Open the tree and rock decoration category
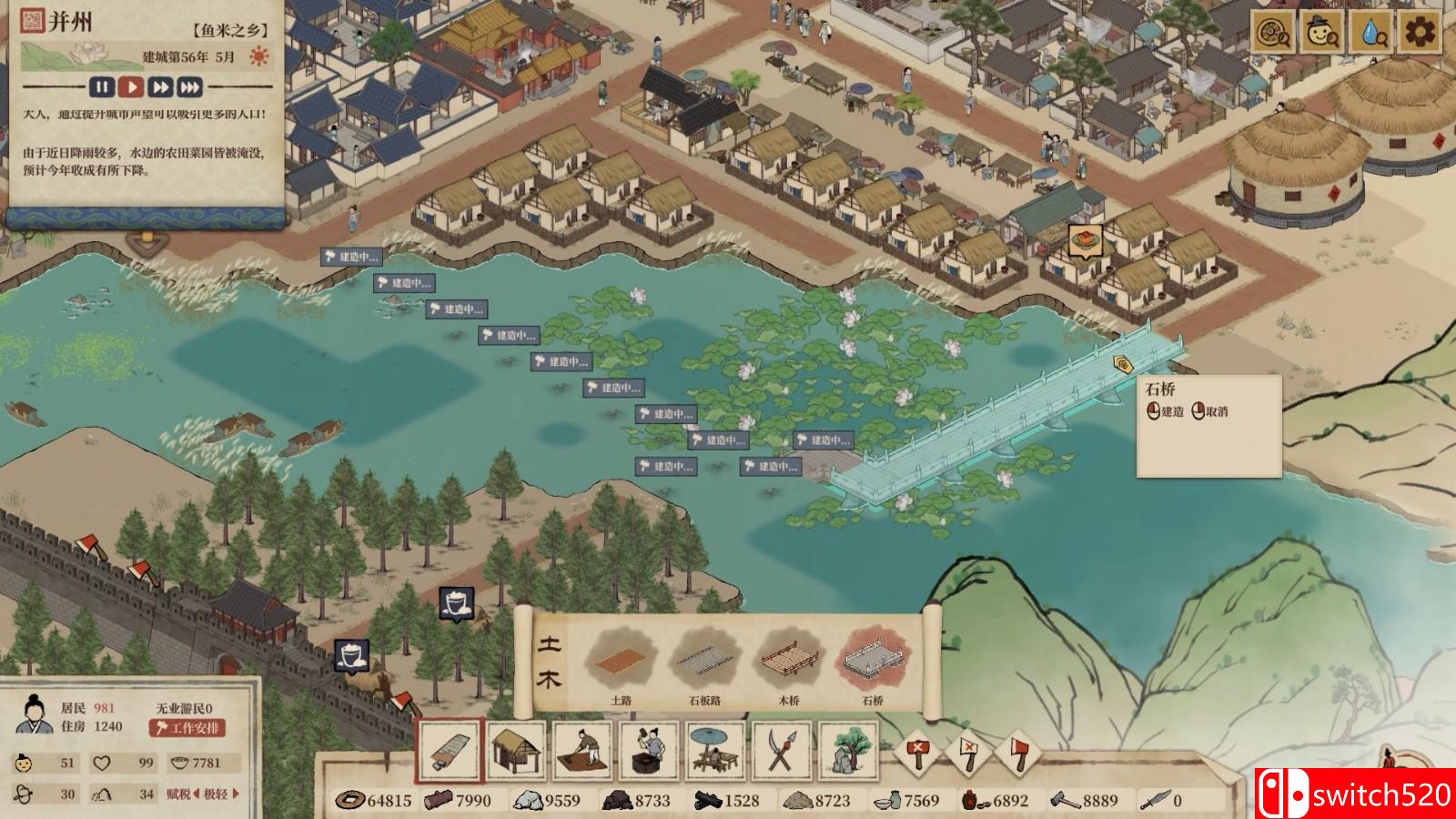The width and height of the screenshot is (1456, 819). 848,752
